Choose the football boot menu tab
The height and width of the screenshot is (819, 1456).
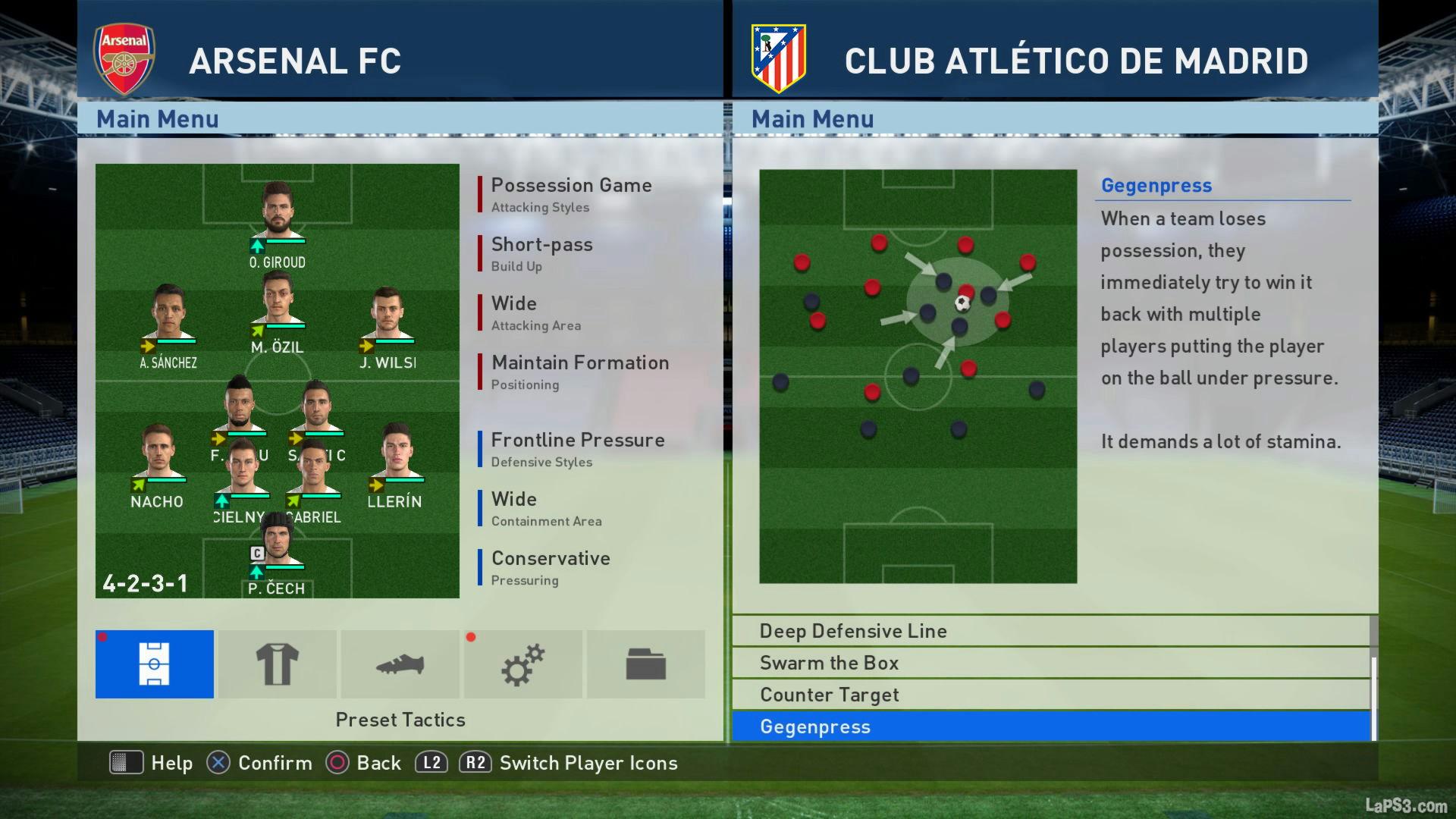(x=400, y=664)
